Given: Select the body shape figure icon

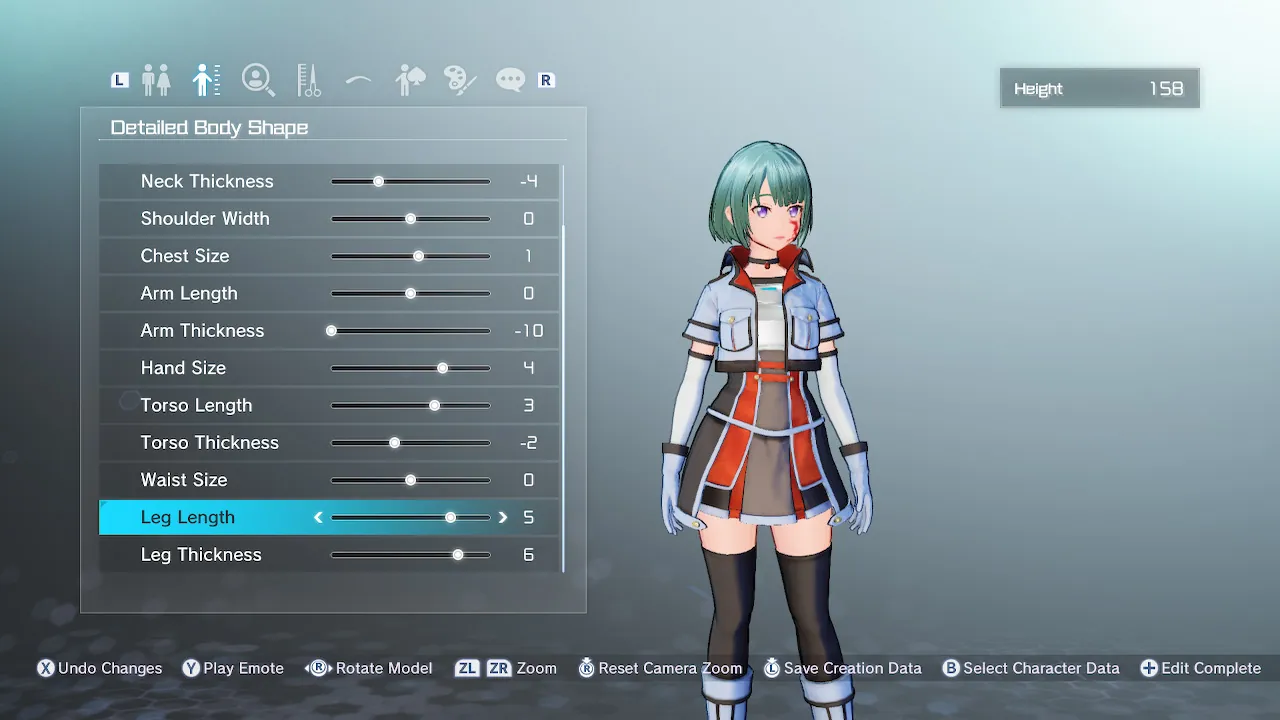Looking at the screenshot, I should pyautogui.click(x=207, y=79).
